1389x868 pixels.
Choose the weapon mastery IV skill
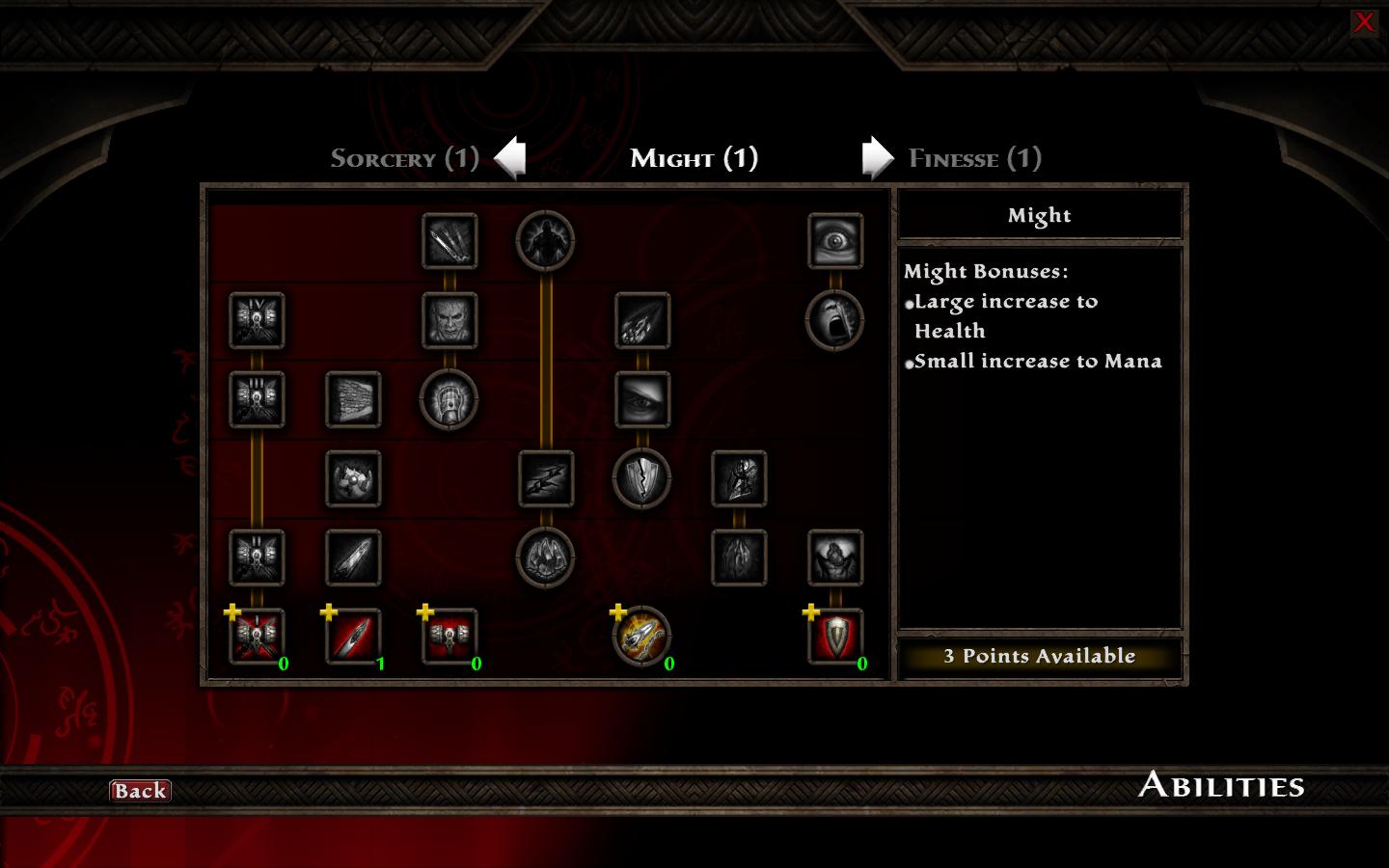[257, 320]
